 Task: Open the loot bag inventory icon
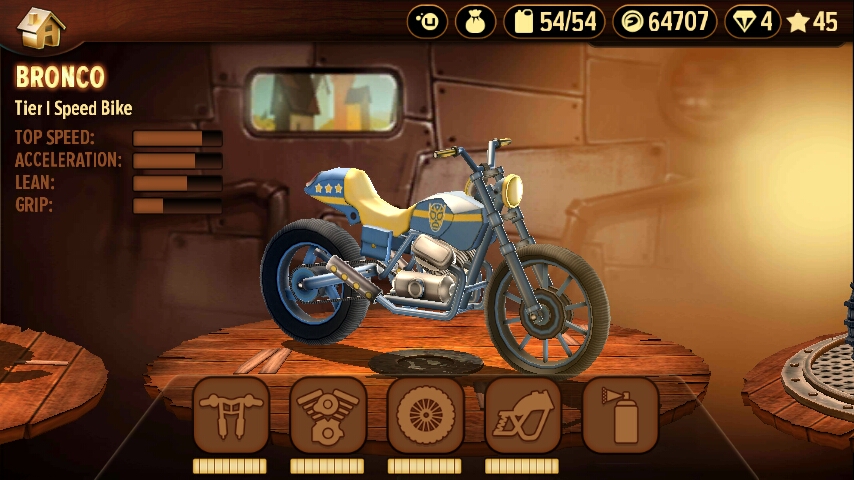(x=476, y=21)
